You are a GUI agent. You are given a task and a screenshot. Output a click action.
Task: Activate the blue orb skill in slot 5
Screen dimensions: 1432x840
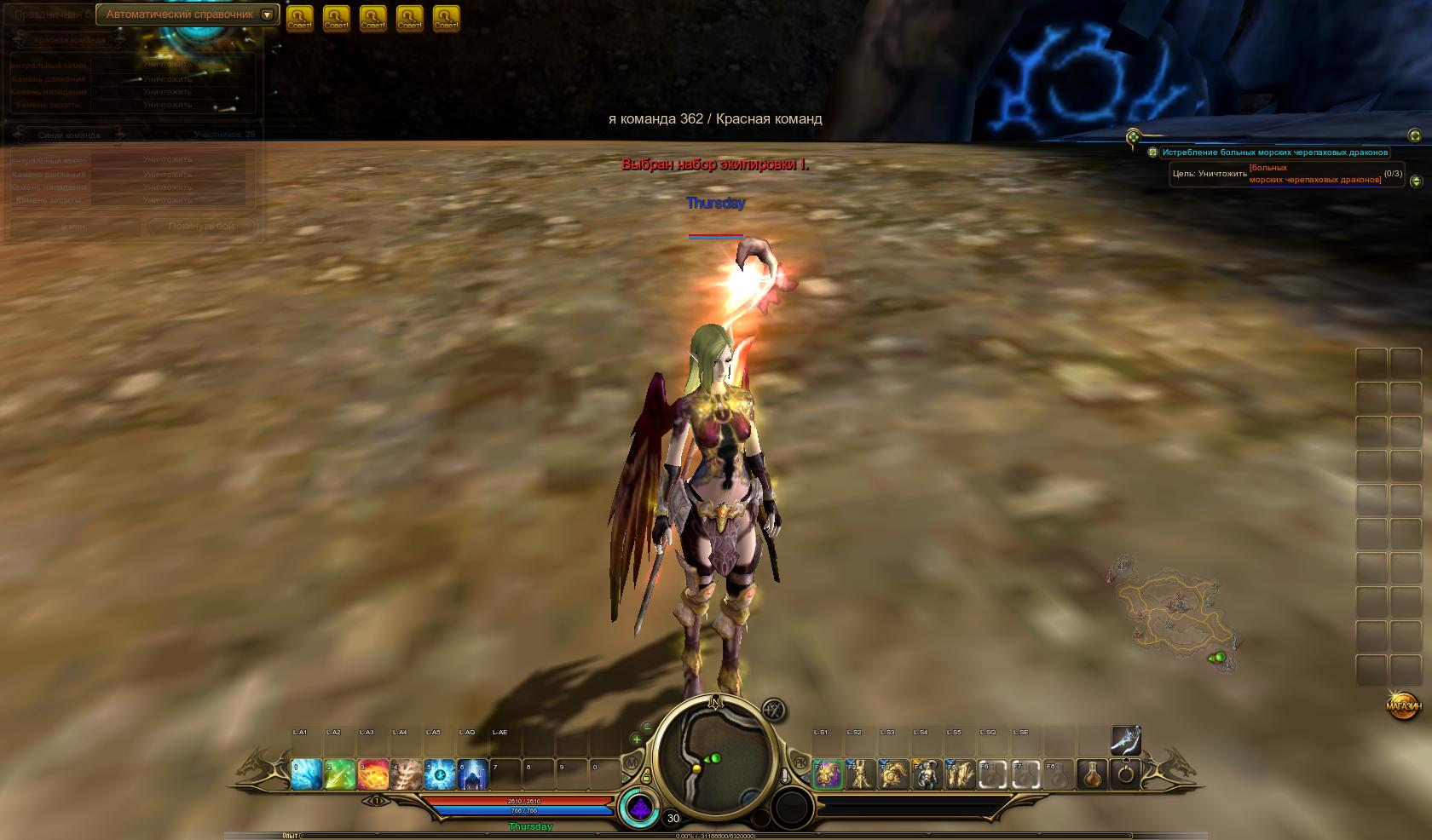pos(440,774)
